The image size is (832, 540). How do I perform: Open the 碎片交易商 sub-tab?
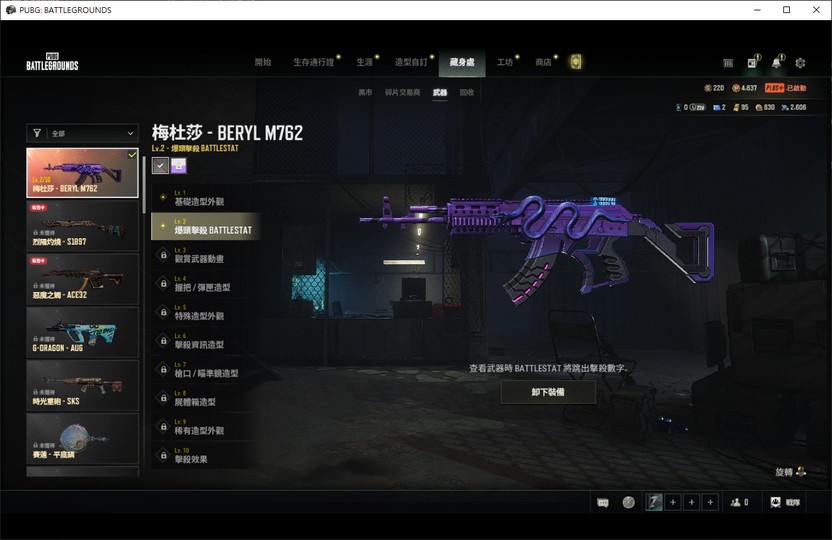pyautogui.click(x=402, y=92)
